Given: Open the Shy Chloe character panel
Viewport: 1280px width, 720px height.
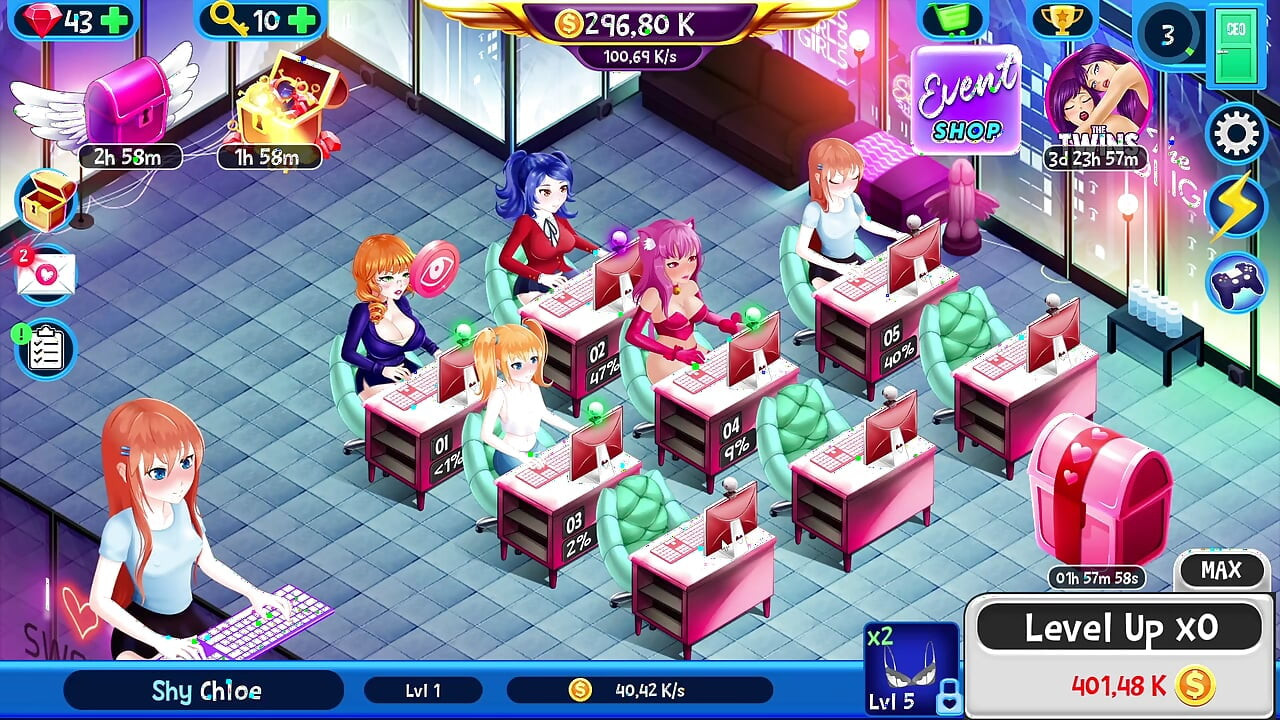Looking at the screenshot, I should click(x=206, y=690).
